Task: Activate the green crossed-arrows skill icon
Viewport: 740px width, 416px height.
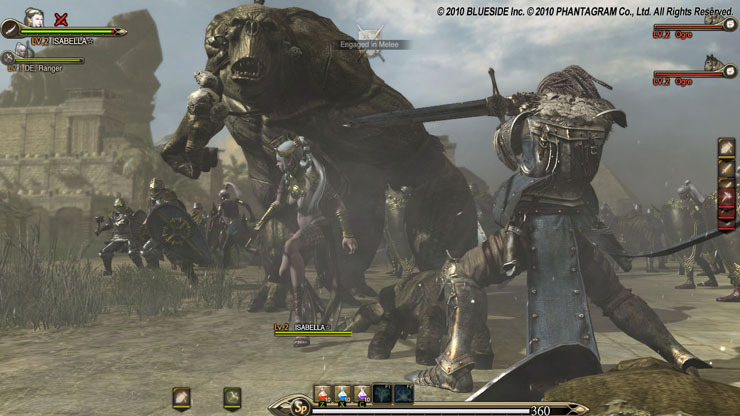Action: pyautogui.click(x=232, y=397)
